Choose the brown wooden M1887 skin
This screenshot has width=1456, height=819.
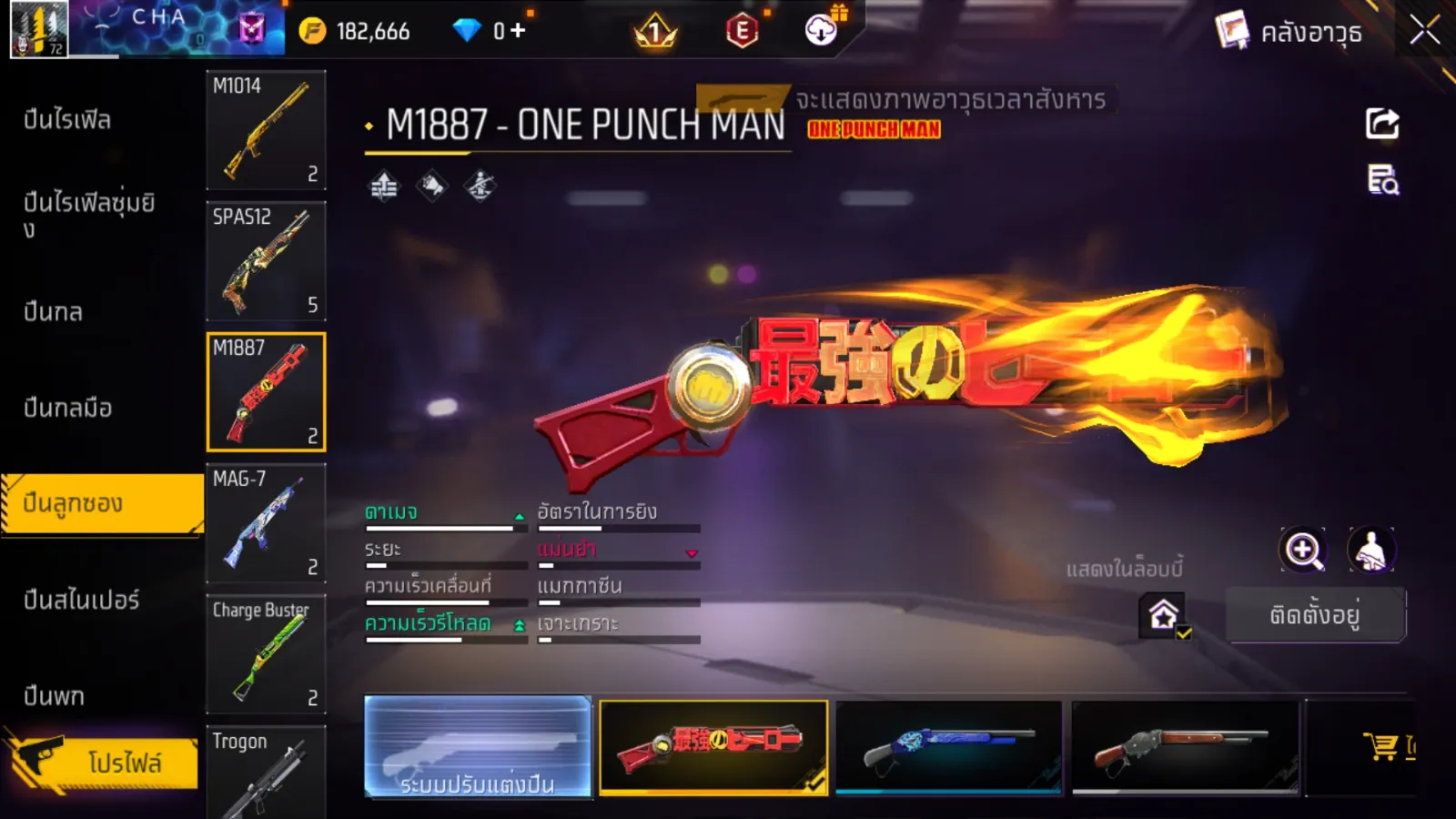(1185, 747)
